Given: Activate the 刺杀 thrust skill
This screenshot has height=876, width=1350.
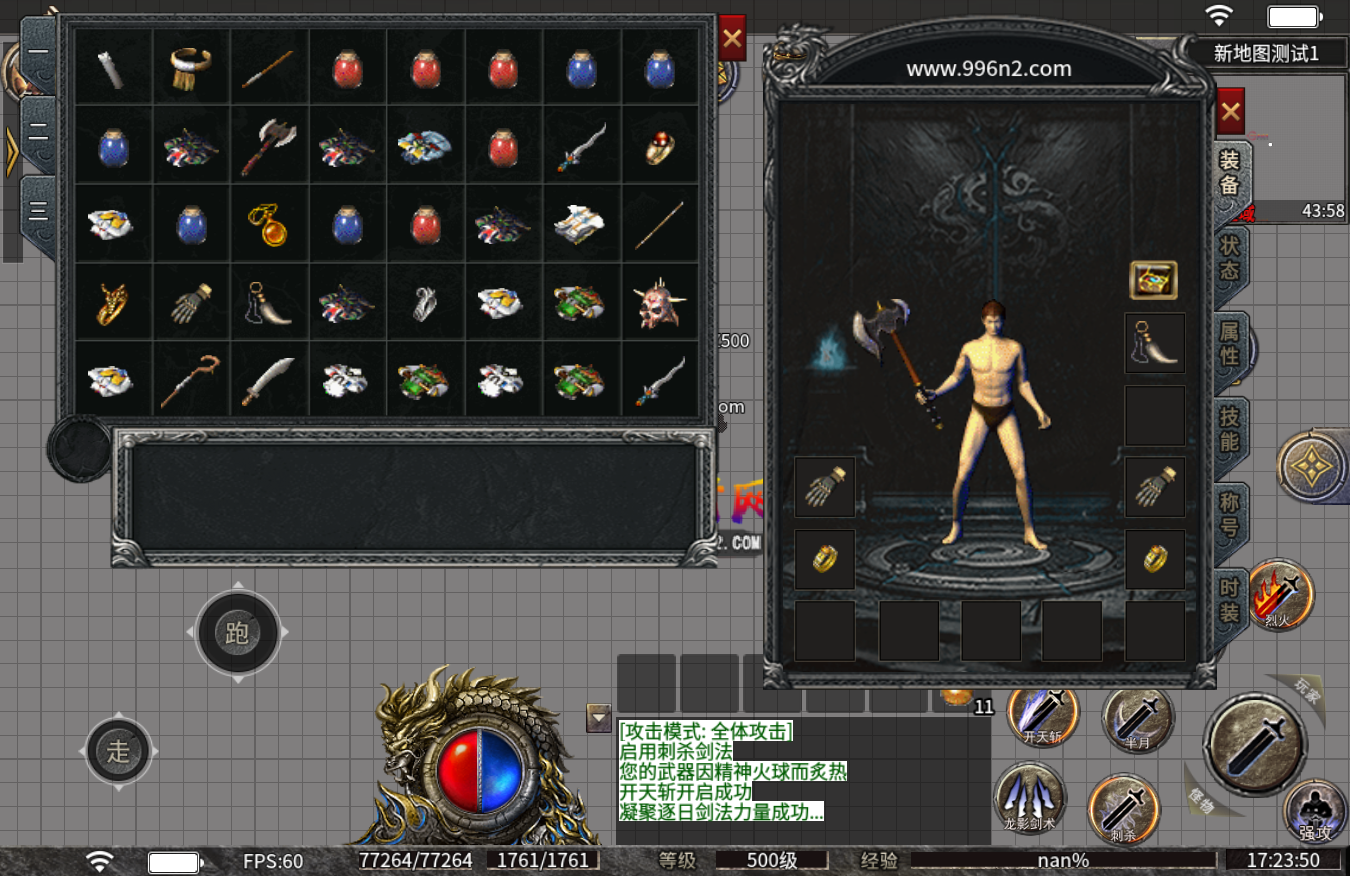Looking at the screenshot, I should pos(1124,807).
